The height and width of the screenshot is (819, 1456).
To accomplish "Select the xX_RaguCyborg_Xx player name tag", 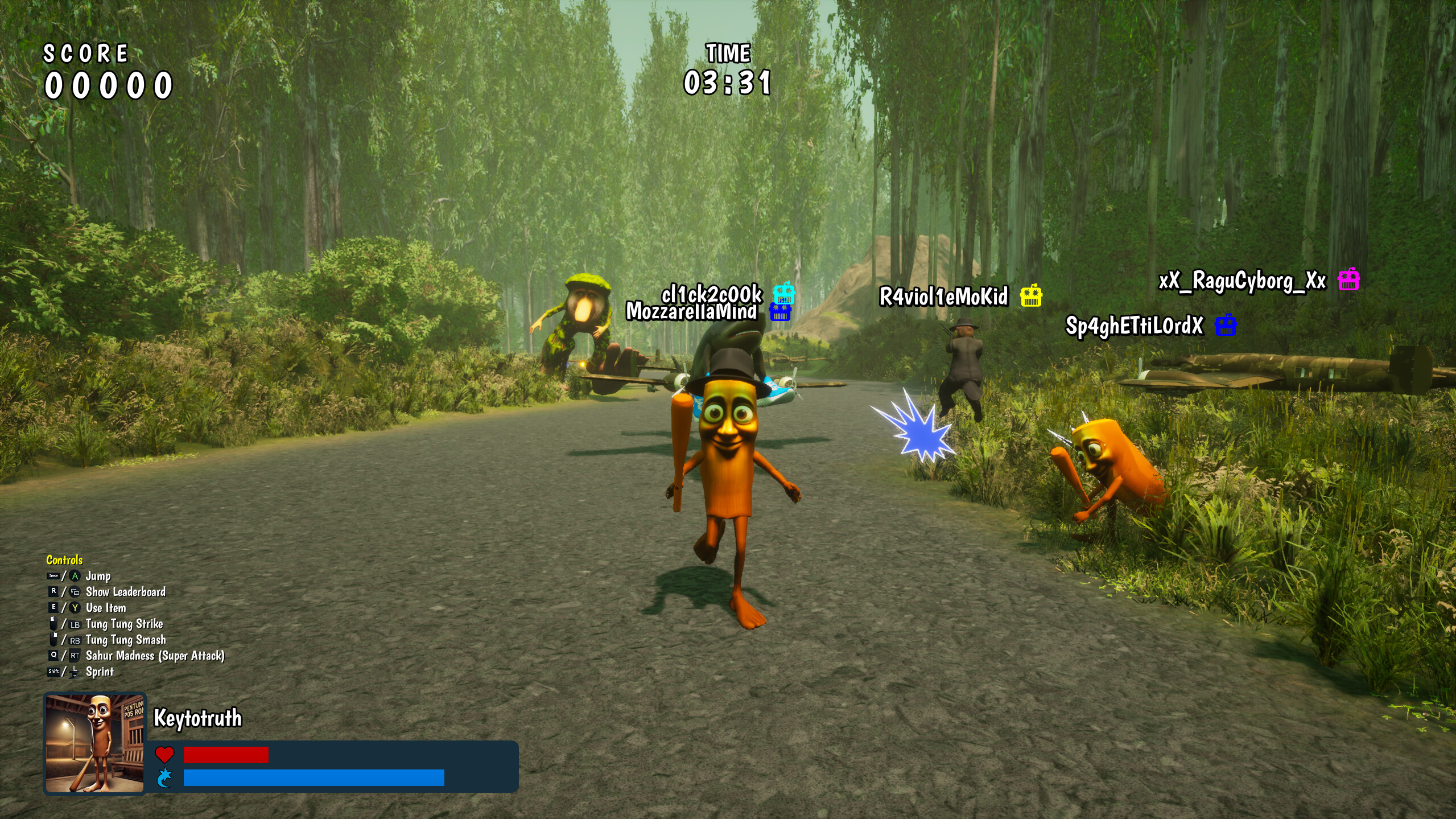I will [x=1242, y=281].
